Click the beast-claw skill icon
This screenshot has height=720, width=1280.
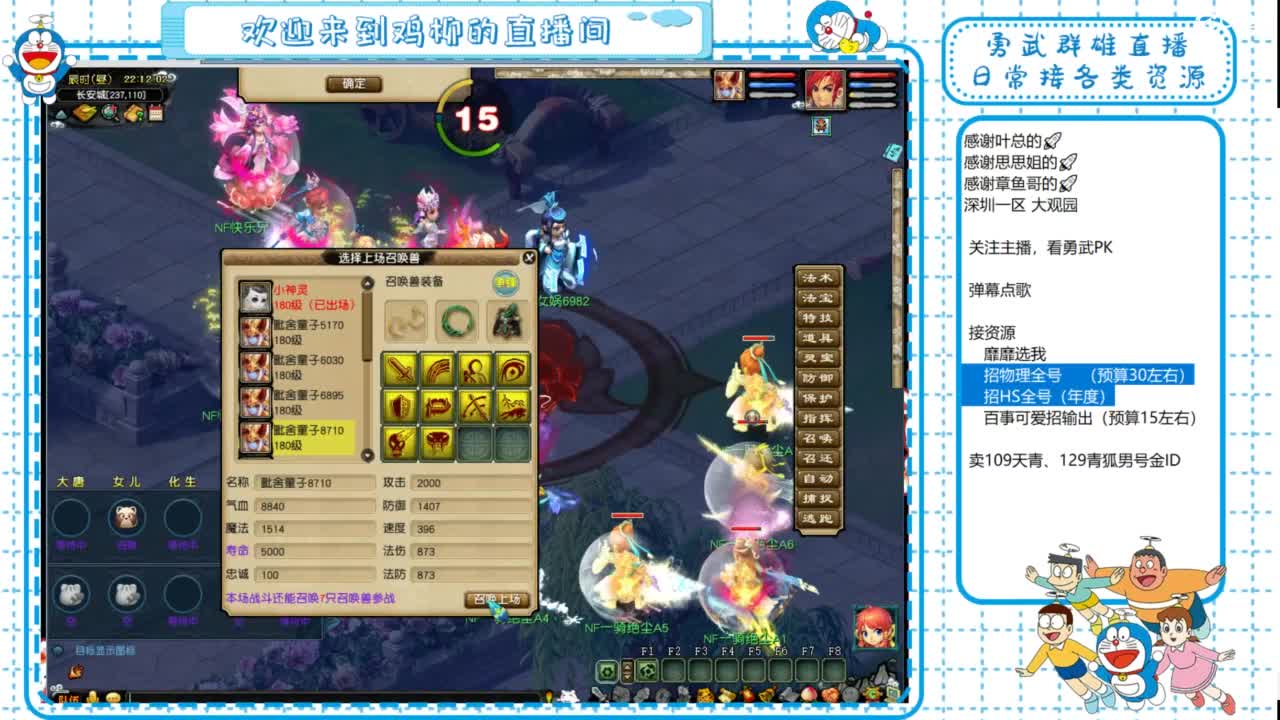coord(437,370)
